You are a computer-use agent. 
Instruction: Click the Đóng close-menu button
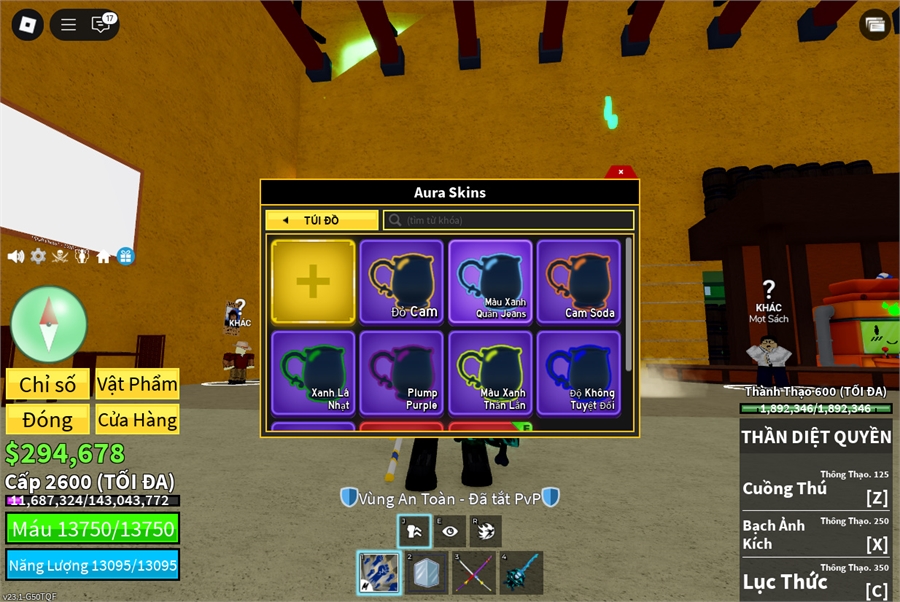pos(48,419)
